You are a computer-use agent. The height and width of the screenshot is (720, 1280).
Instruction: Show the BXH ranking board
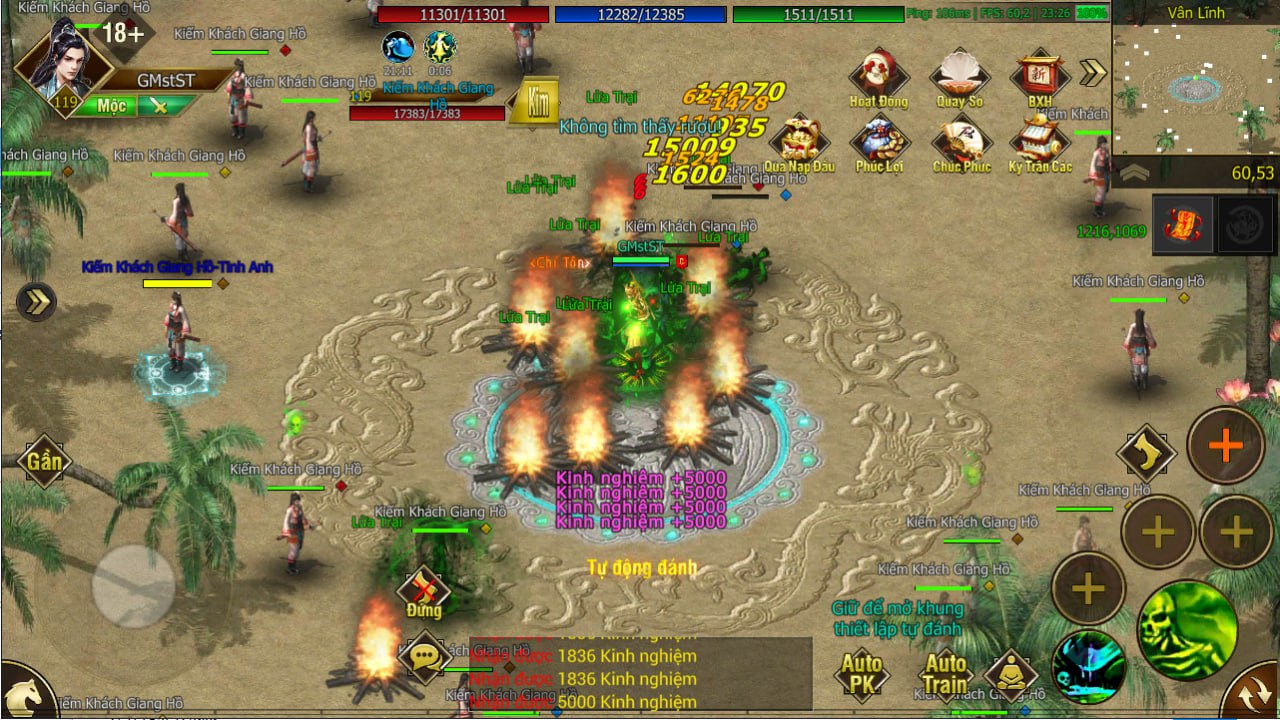tap(1040, 75)
